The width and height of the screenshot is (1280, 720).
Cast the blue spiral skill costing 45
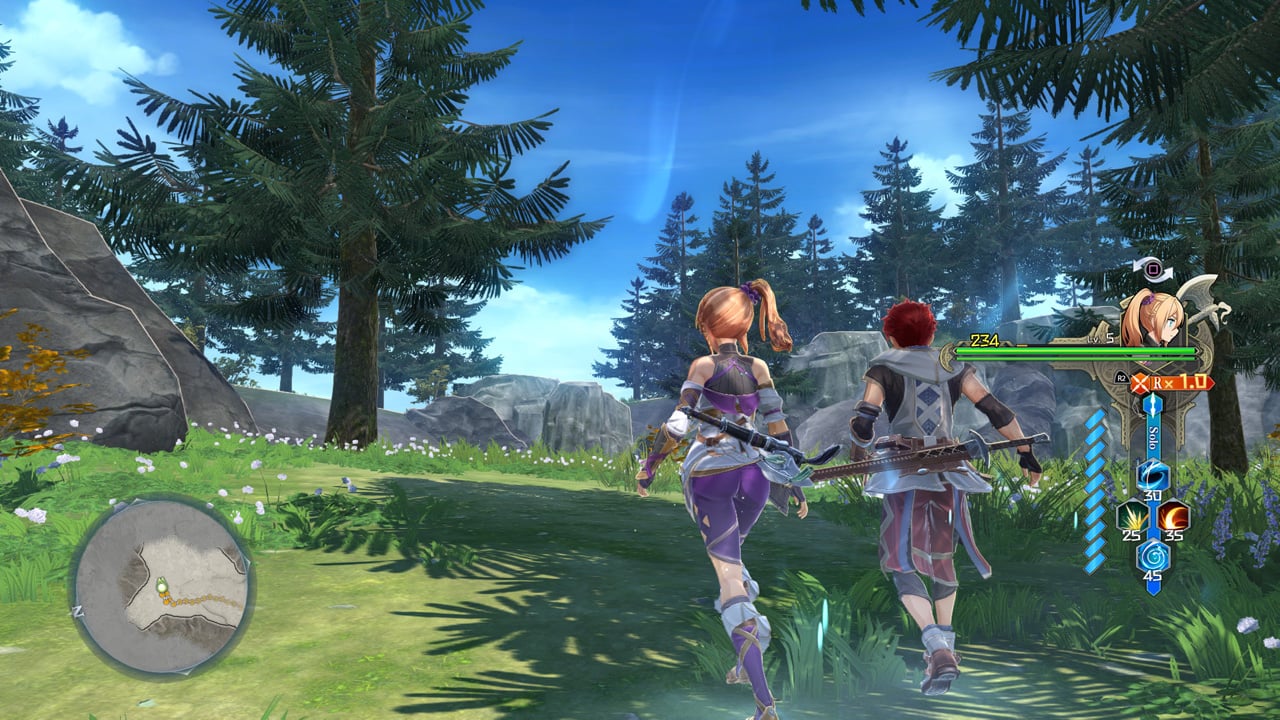point(1152,553)
